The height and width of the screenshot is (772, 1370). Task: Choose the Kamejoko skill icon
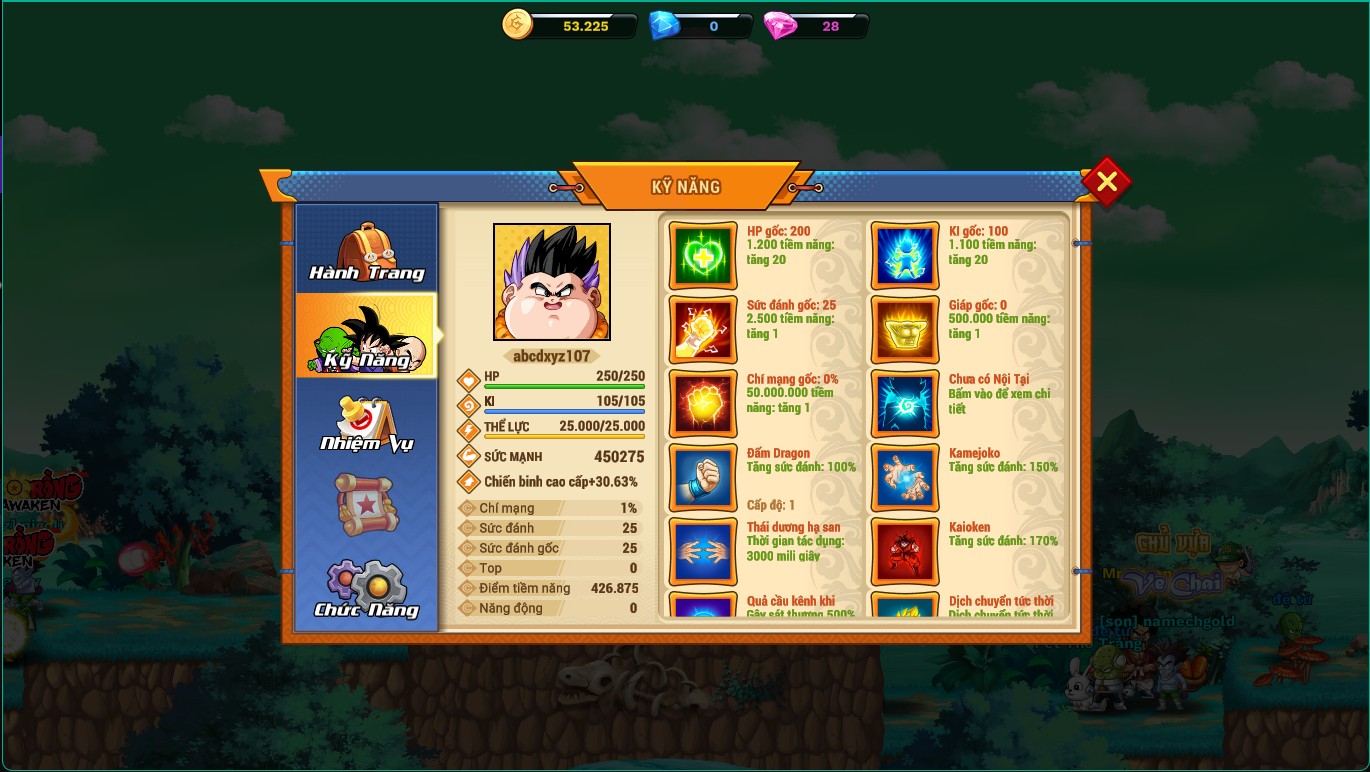(x=905, y=478)
